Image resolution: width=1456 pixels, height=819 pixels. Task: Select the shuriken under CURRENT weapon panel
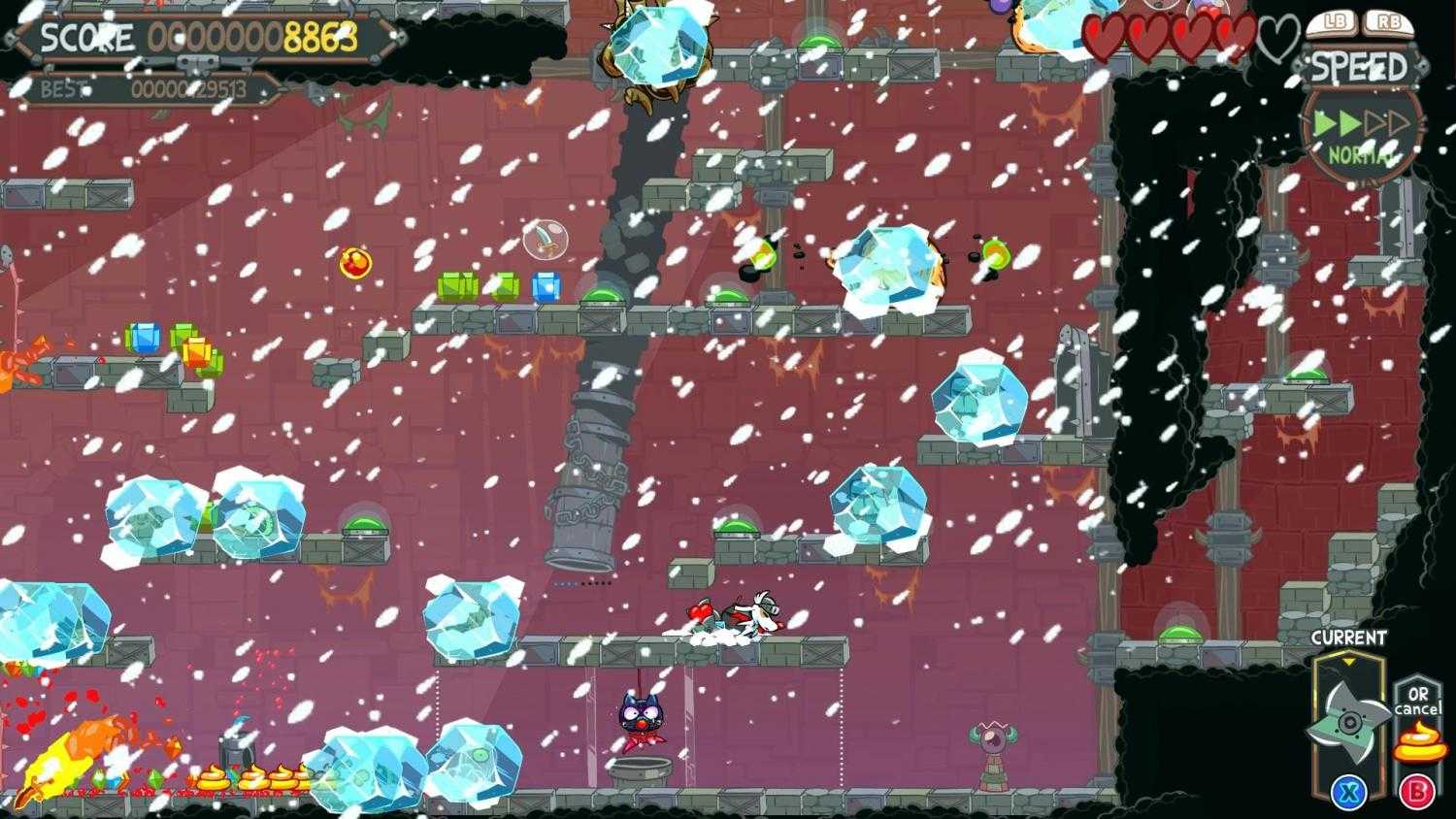(1349, 723)
